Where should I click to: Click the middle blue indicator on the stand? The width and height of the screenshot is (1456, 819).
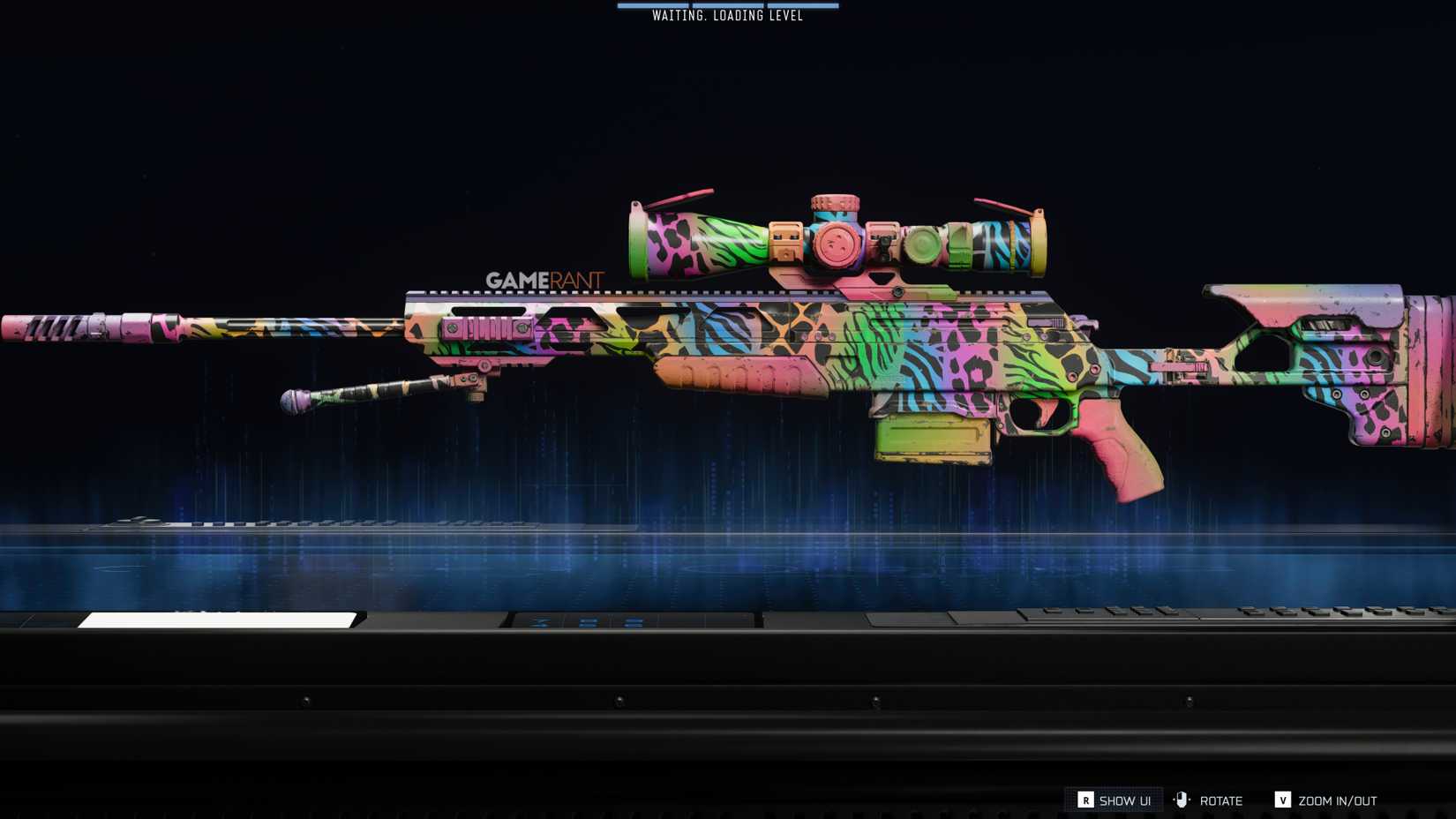click(589, 622)
